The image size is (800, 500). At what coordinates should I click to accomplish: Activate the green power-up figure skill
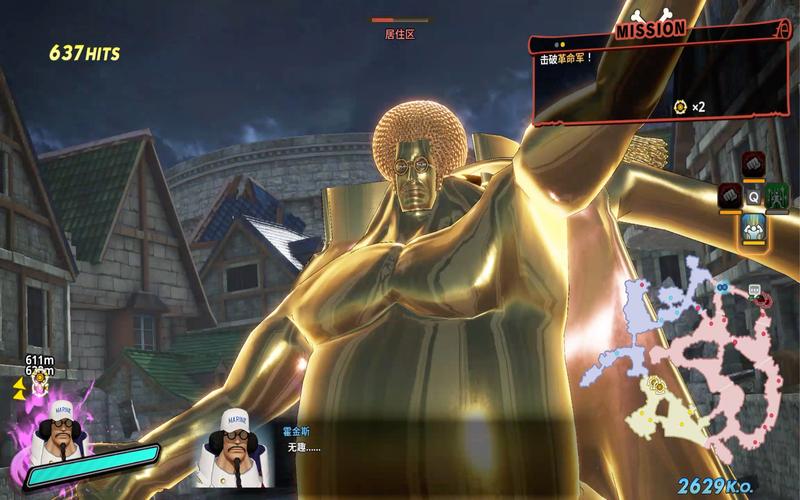tap(778, 196)
